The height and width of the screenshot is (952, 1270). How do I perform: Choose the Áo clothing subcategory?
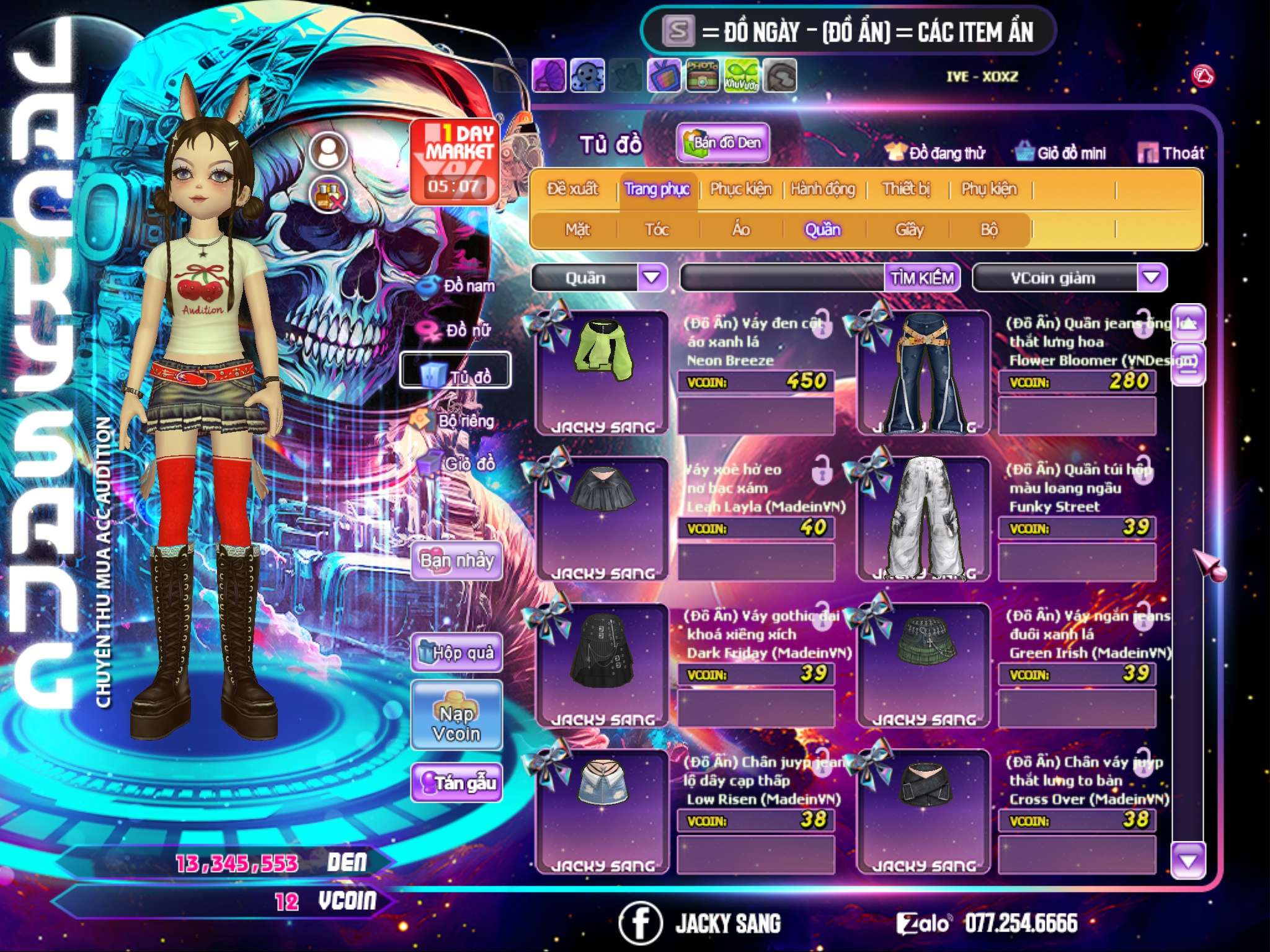click(x=741, y=230)
